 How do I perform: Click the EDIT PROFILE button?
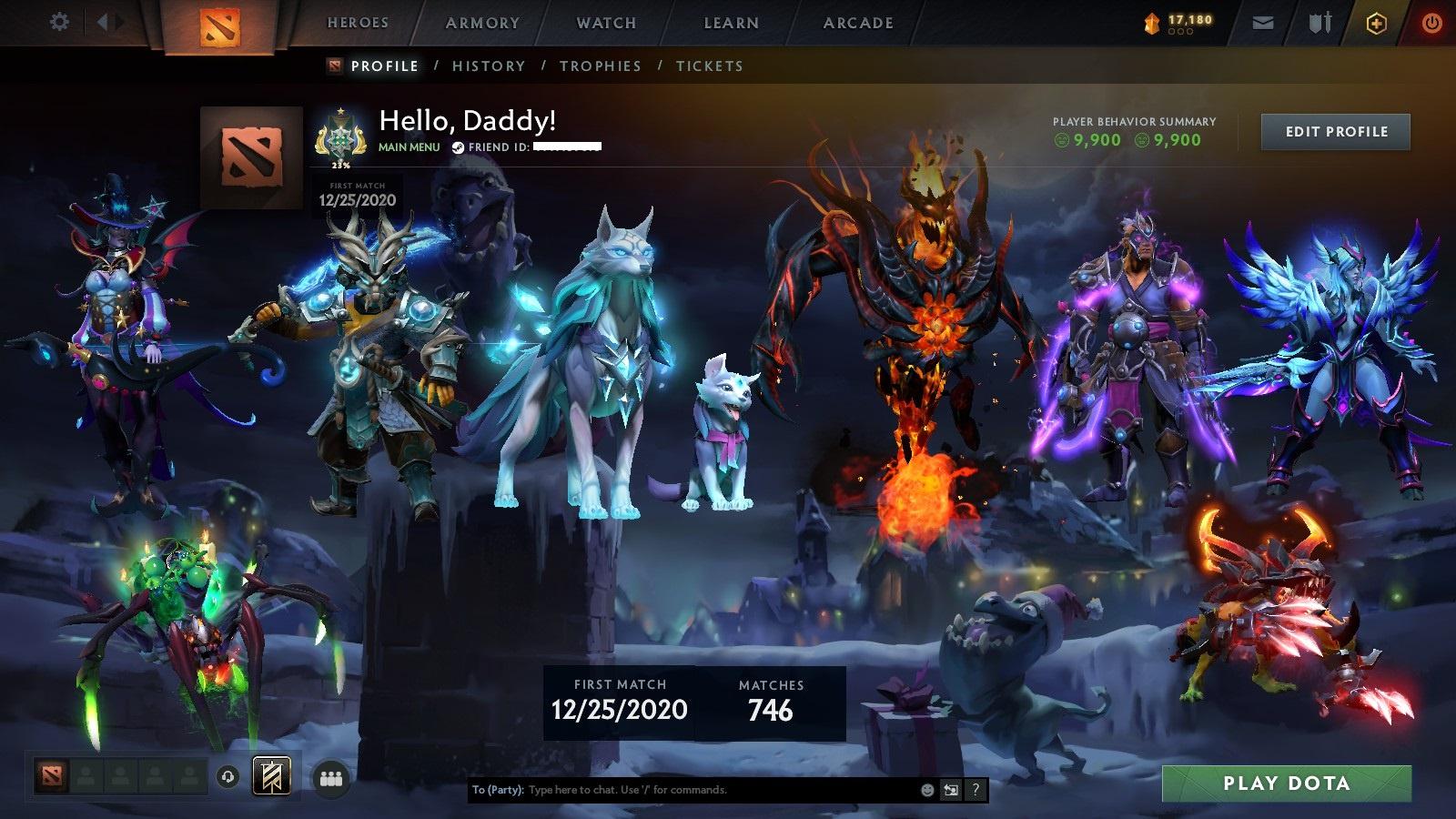[x=1335, y=132]
